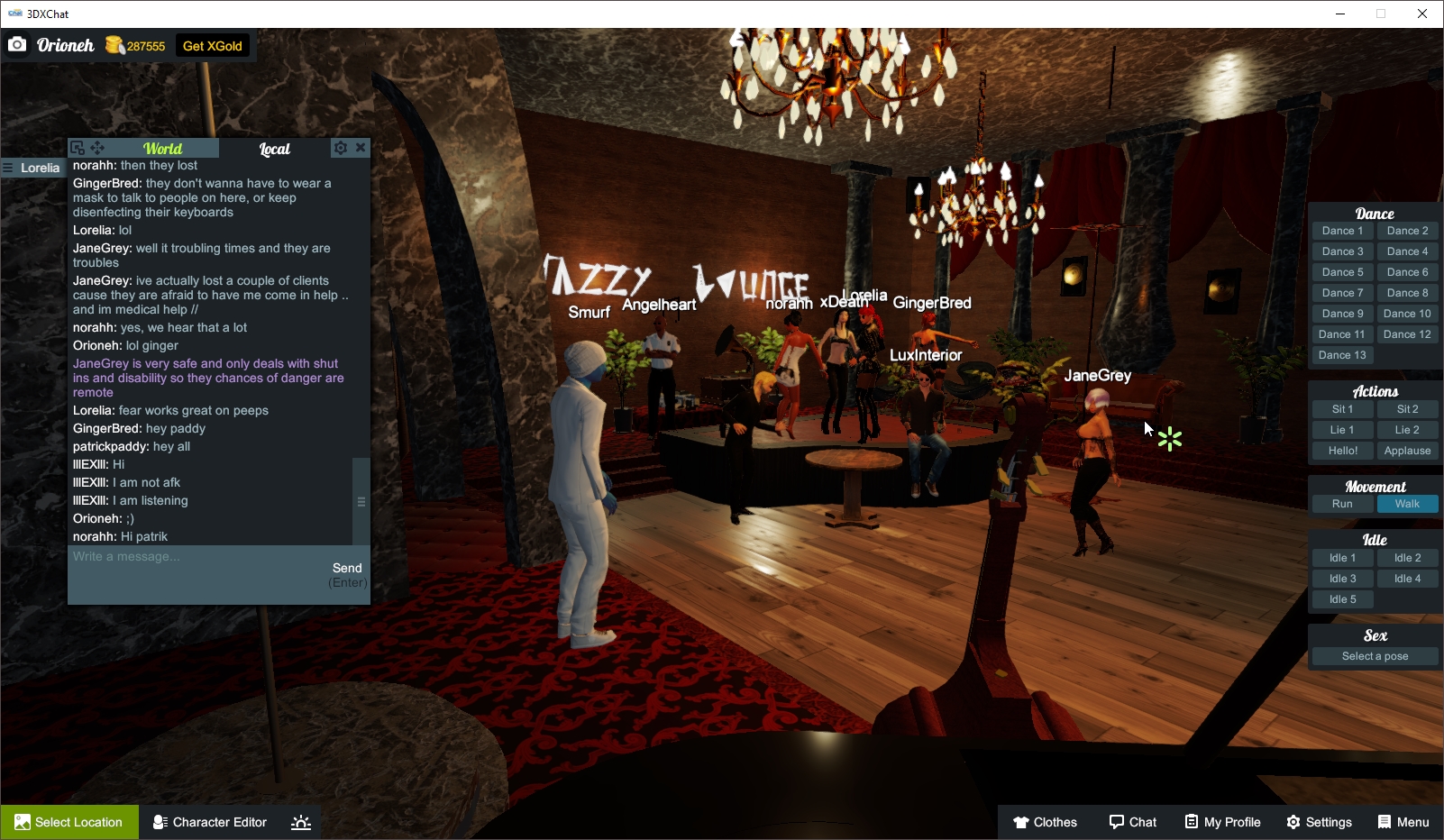
Task: Click the Get XGold button
Action: click(x=214, y=45)
